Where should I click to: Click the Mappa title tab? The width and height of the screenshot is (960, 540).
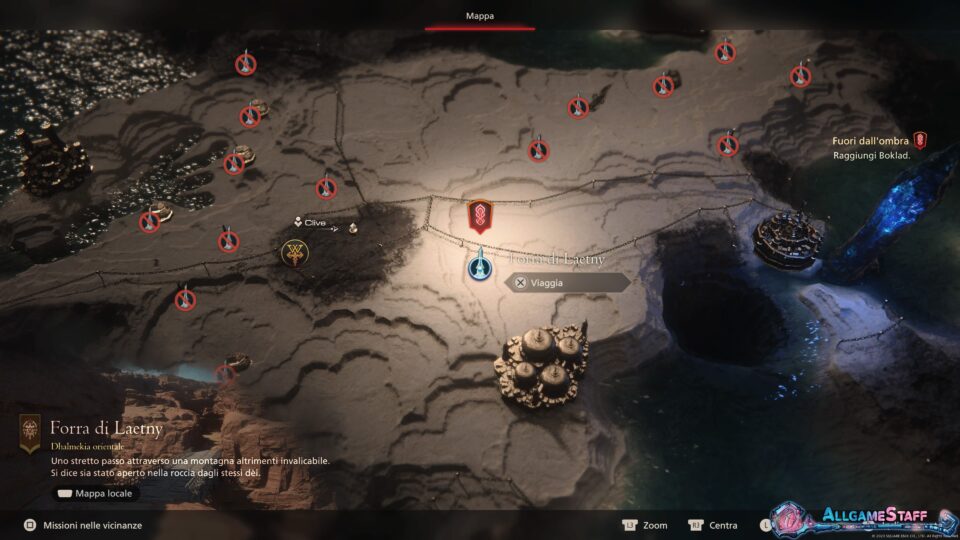[x=480, y=16]
